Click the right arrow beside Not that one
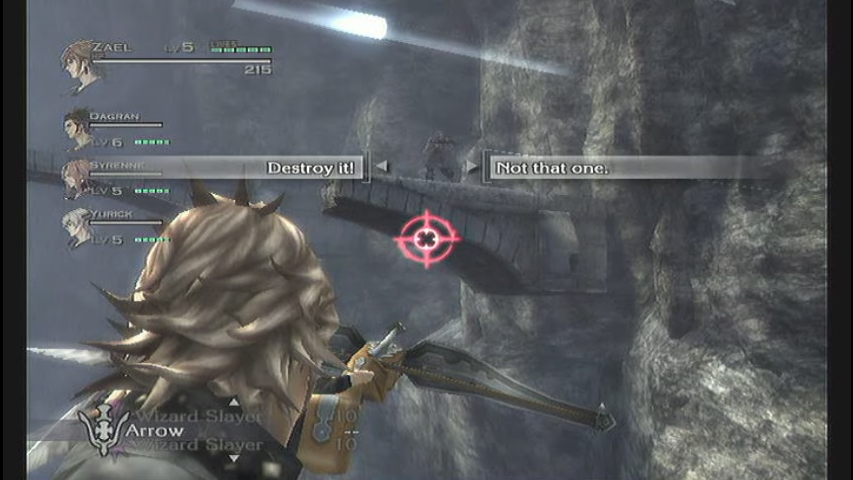853x480 pixels. [x=471, y=167]
